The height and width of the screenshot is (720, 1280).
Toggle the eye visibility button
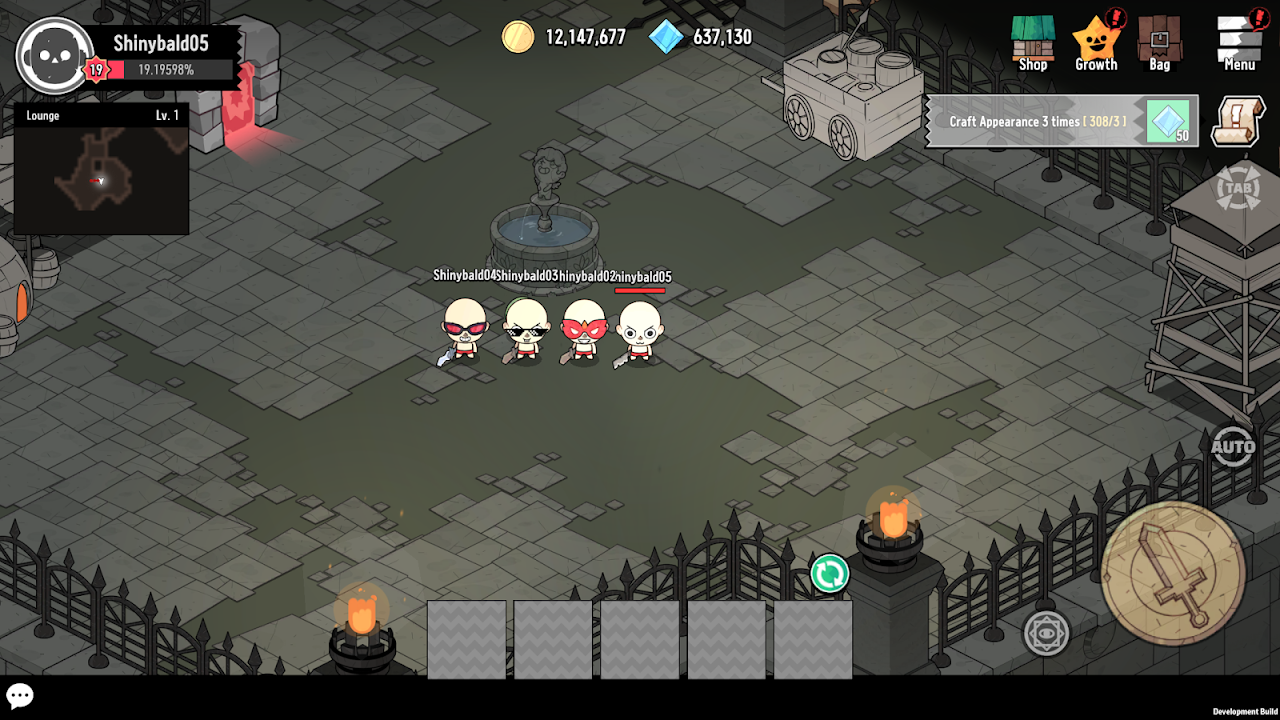point(1046,633)
